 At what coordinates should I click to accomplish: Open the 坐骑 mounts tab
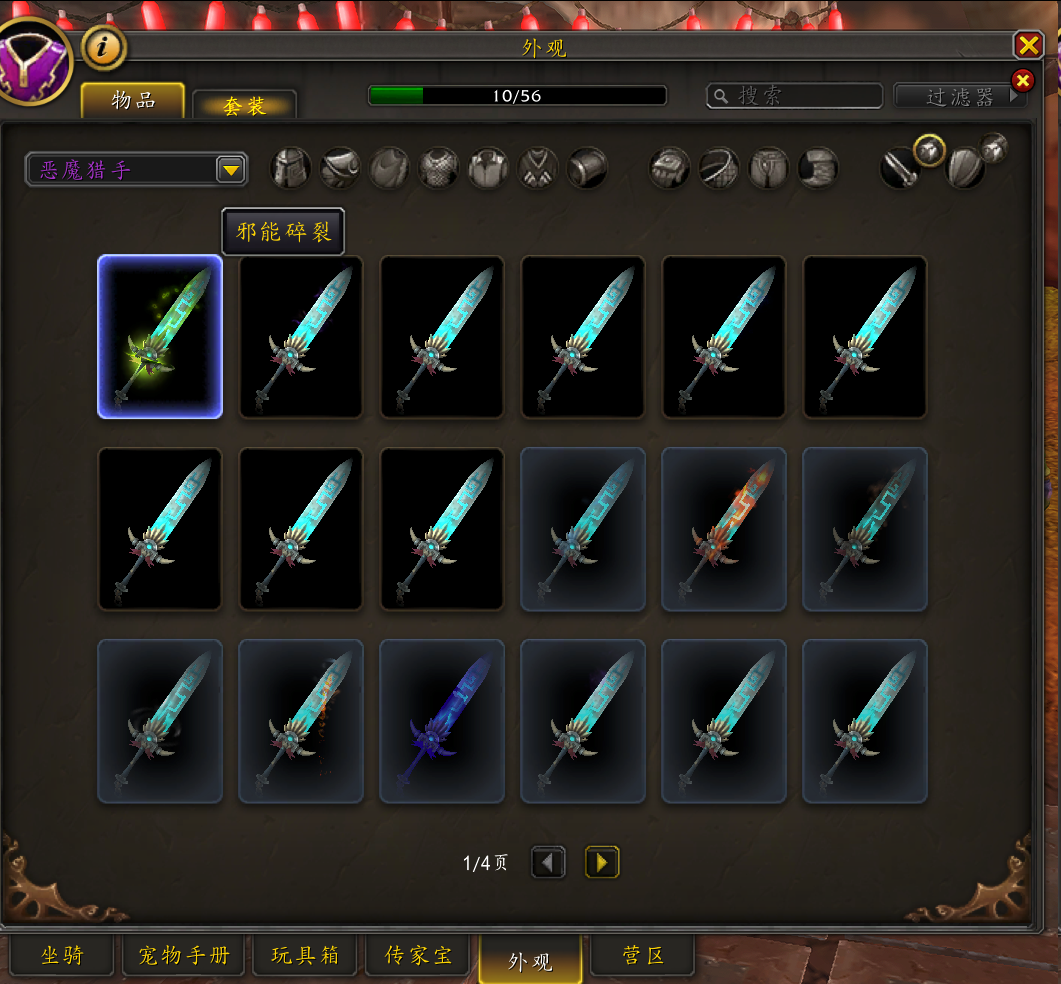click(x=62, y=956)
